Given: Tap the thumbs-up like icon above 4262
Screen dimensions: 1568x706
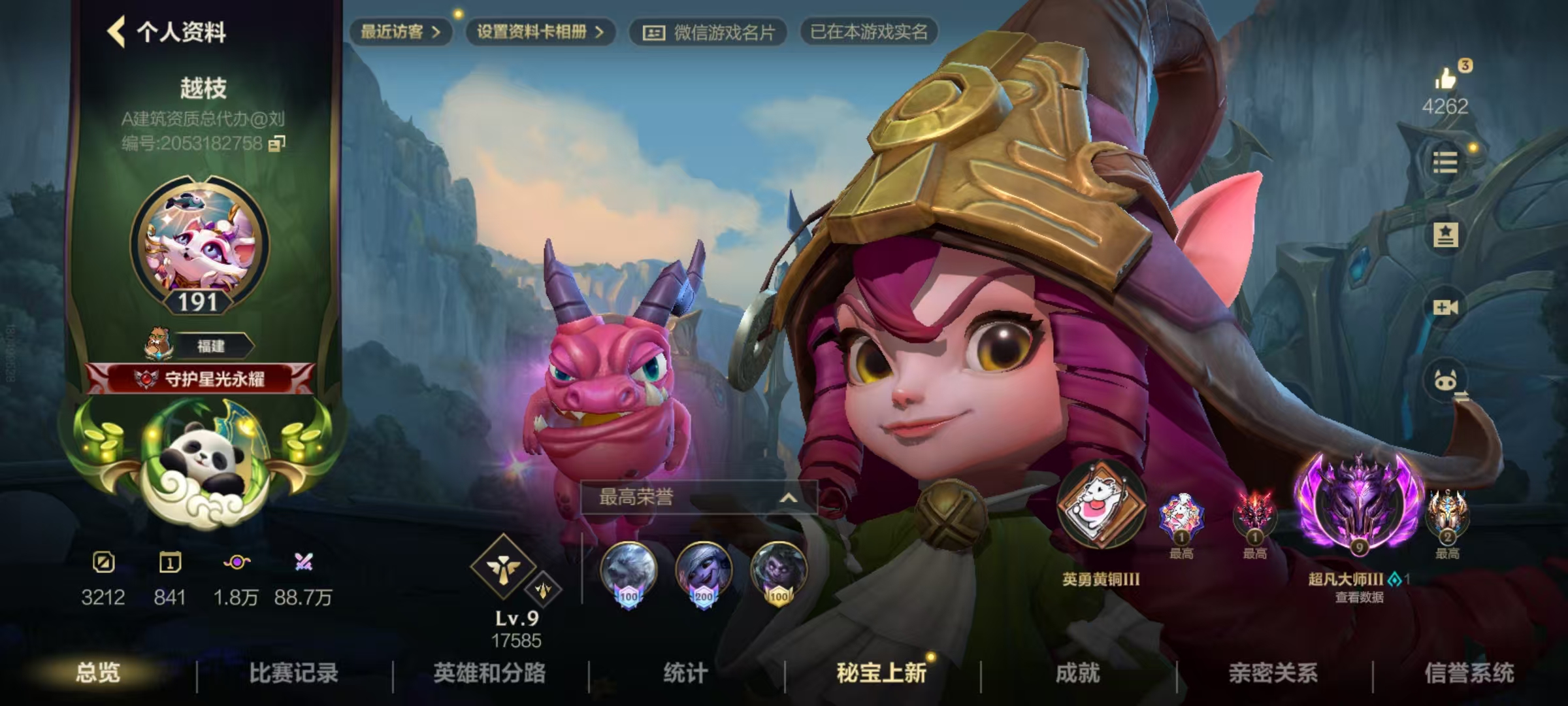Looking at the screenshot, I should (x=1446, y=80).
